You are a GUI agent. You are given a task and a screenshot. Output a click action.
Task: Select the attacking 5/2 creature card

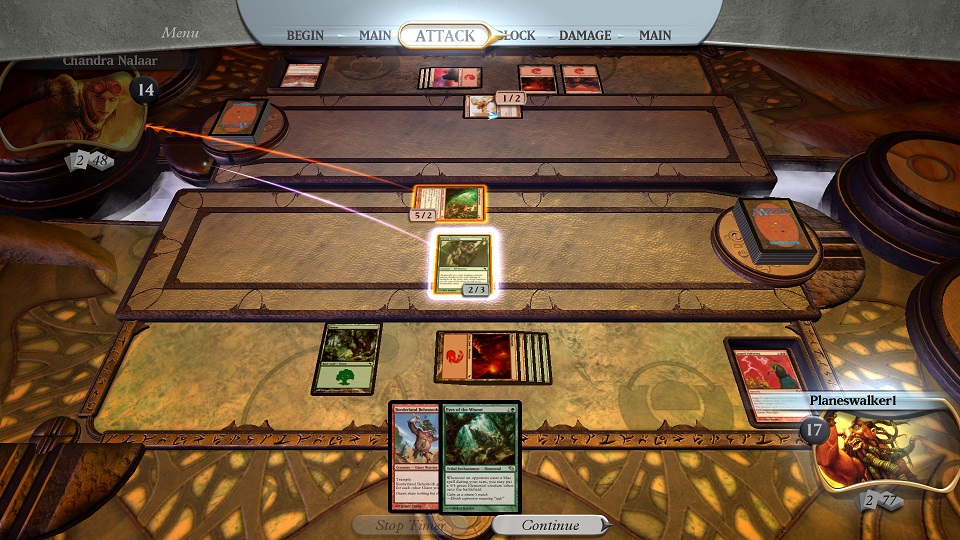click(449, 202)
